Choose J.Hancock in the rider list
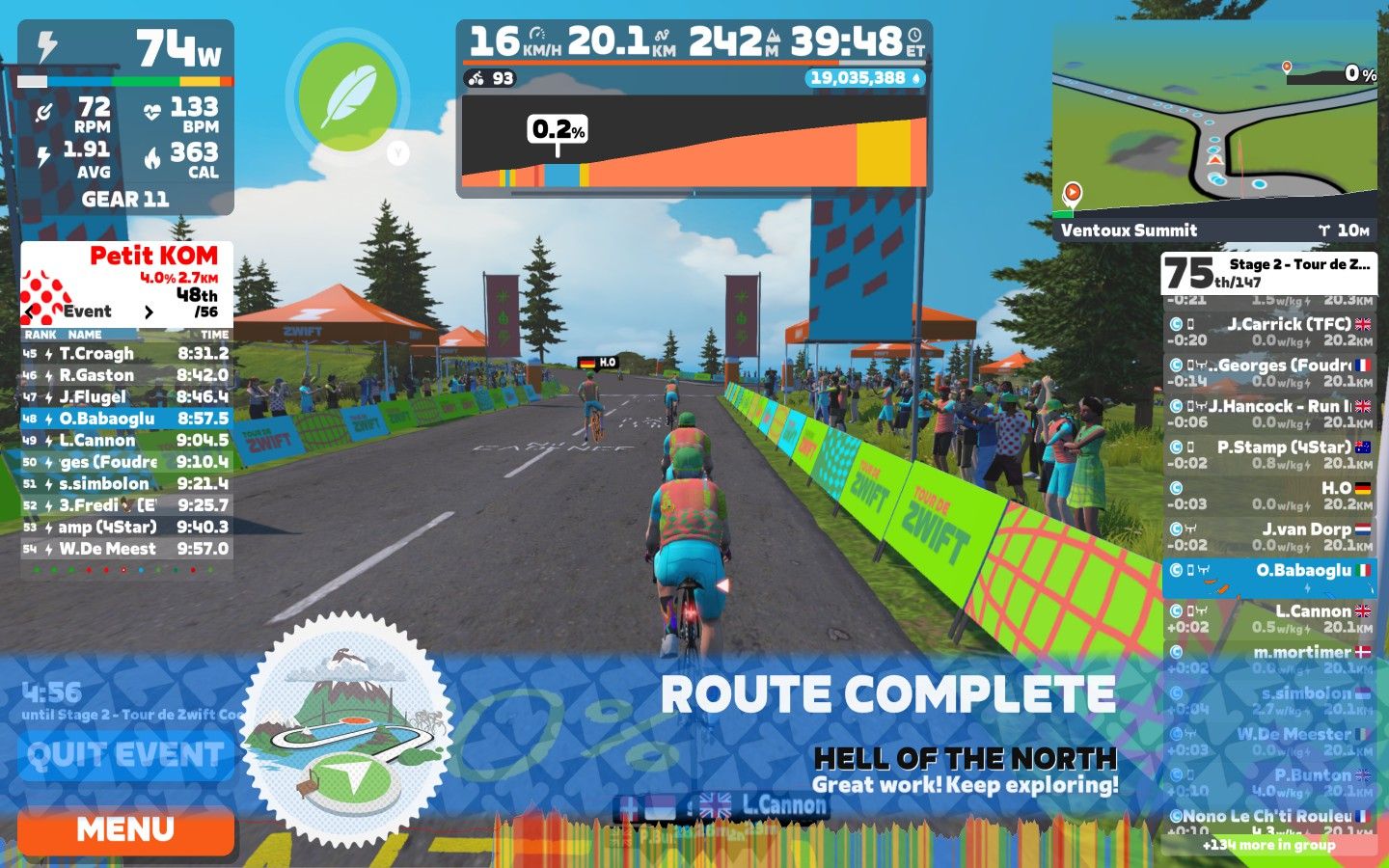Screen dimensions: 1389x868 point(1269,414)
